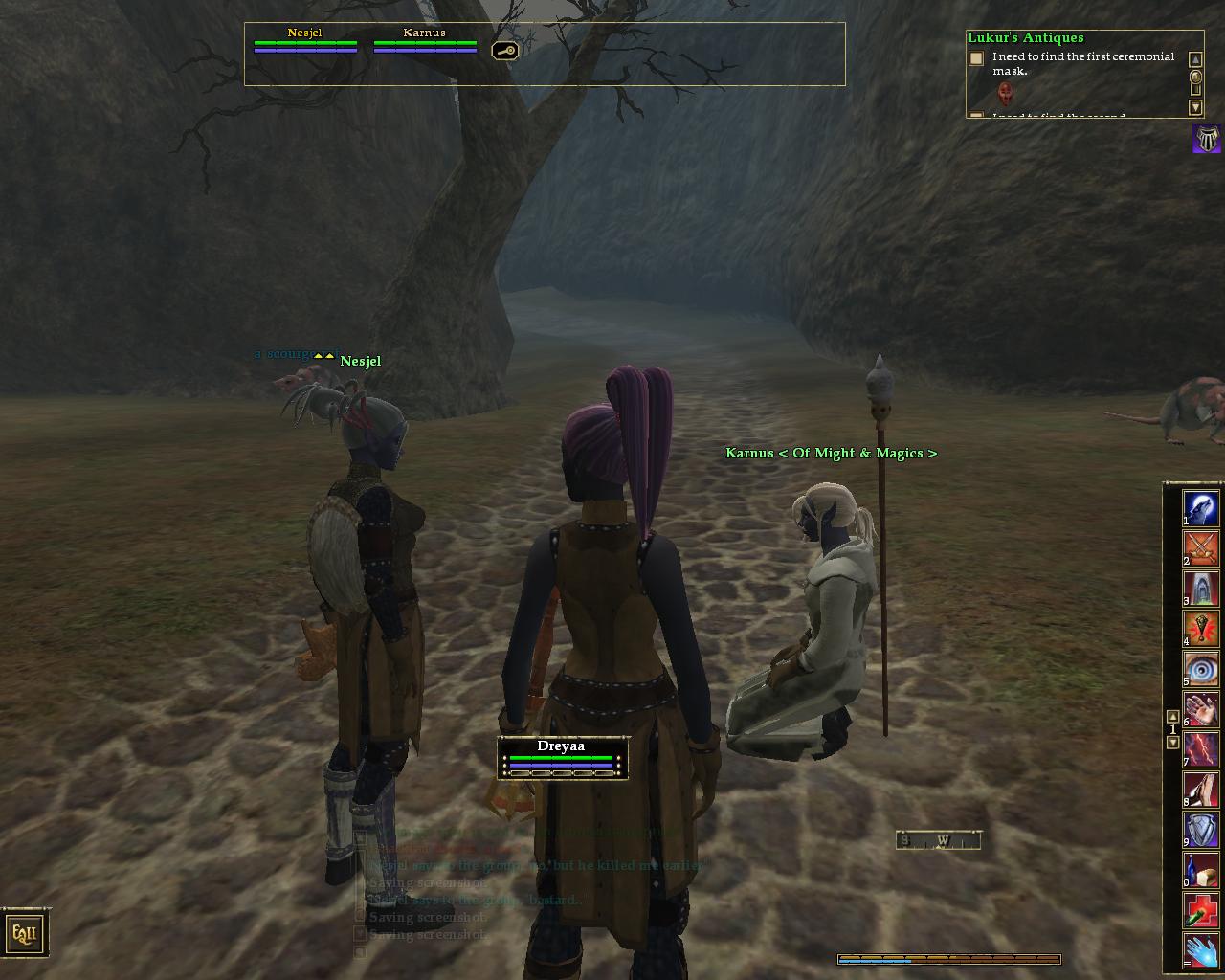Use the red cross healing item
The width and height of the screenshot is (1225, 980).
pos(1201,910)
